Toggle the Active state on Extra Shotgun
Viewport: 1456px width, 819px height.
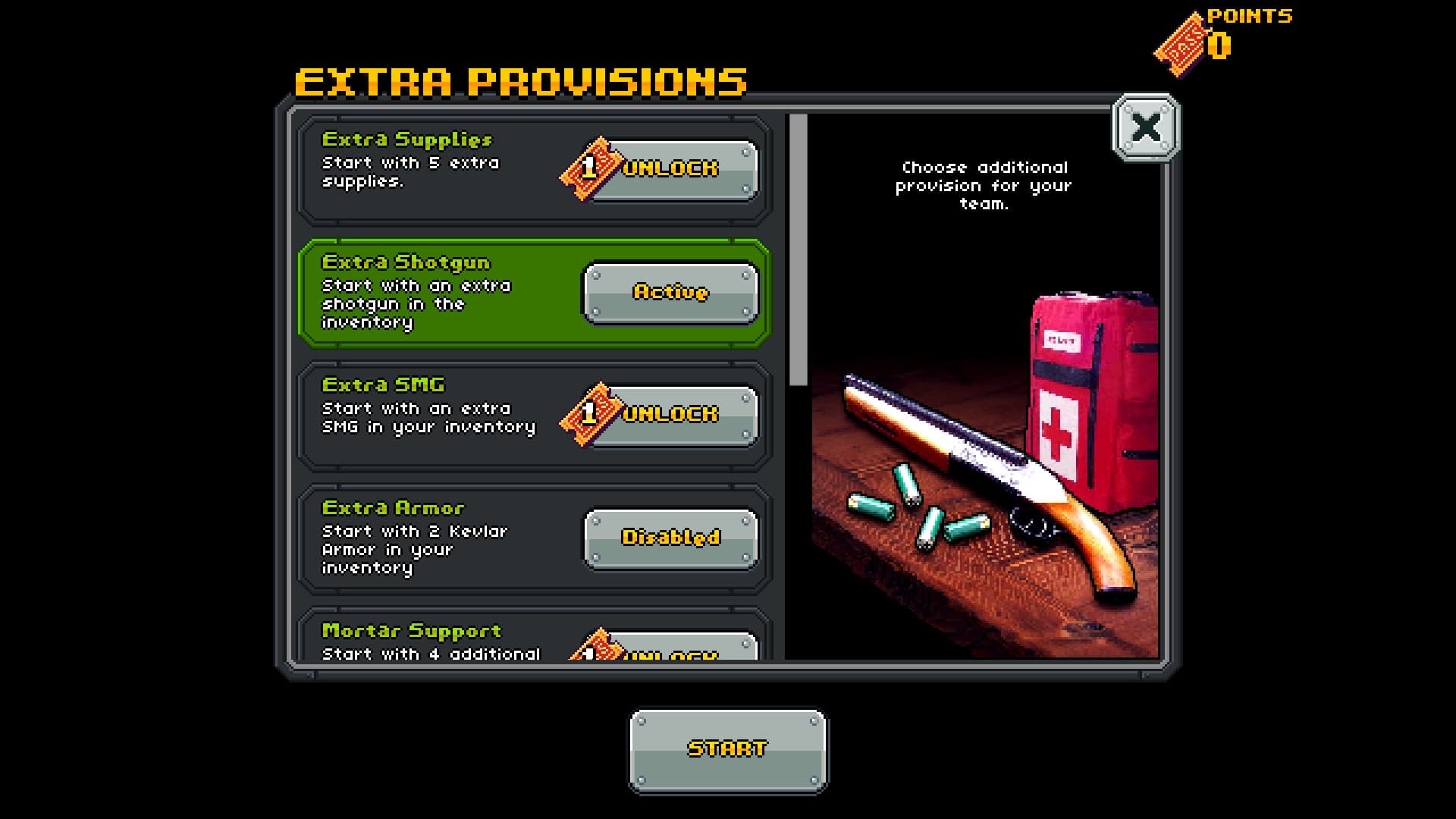pos(670,293)
